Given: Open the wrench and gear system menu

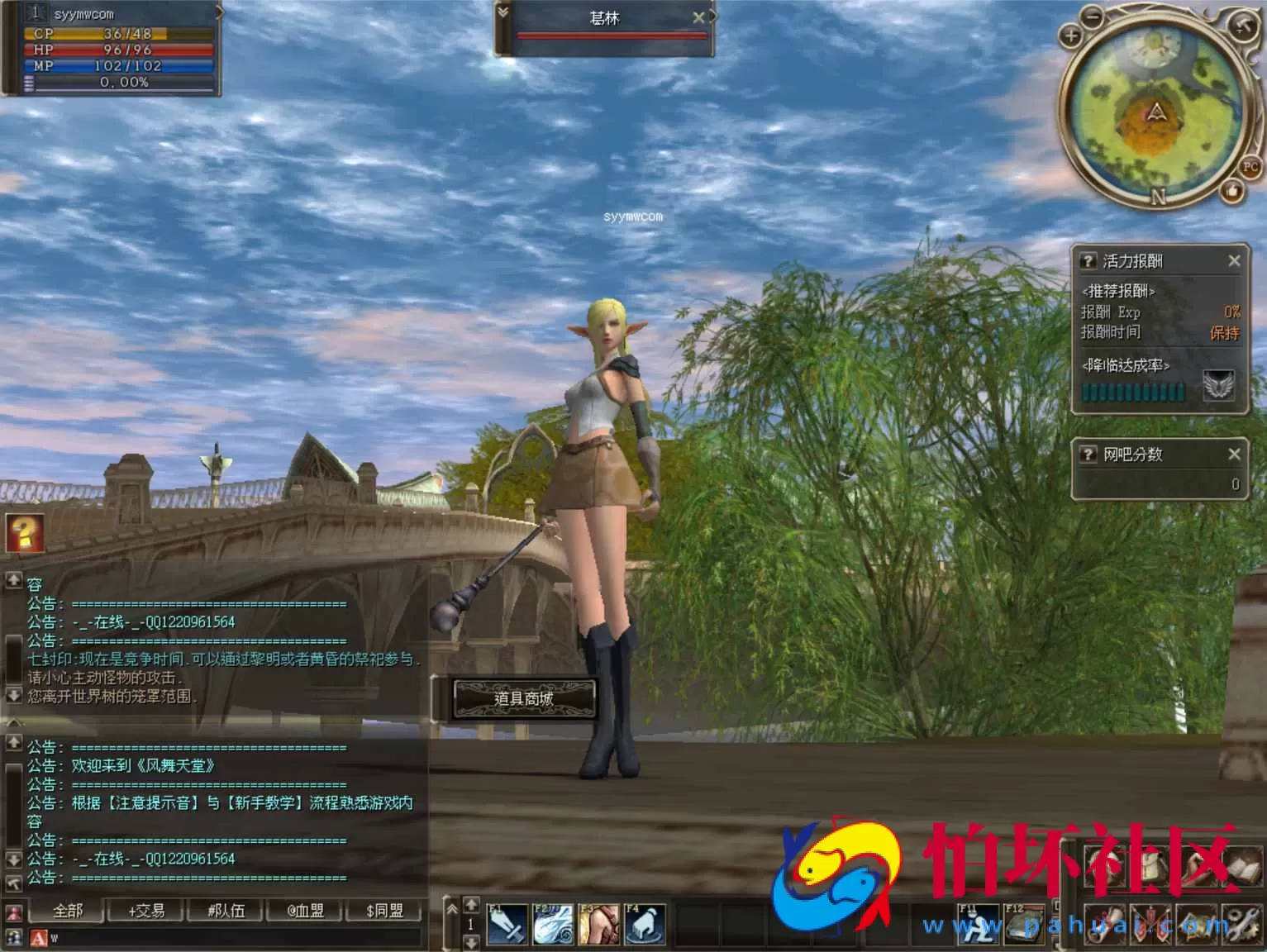Looking at the screenshot, I should coord(1243,924).
